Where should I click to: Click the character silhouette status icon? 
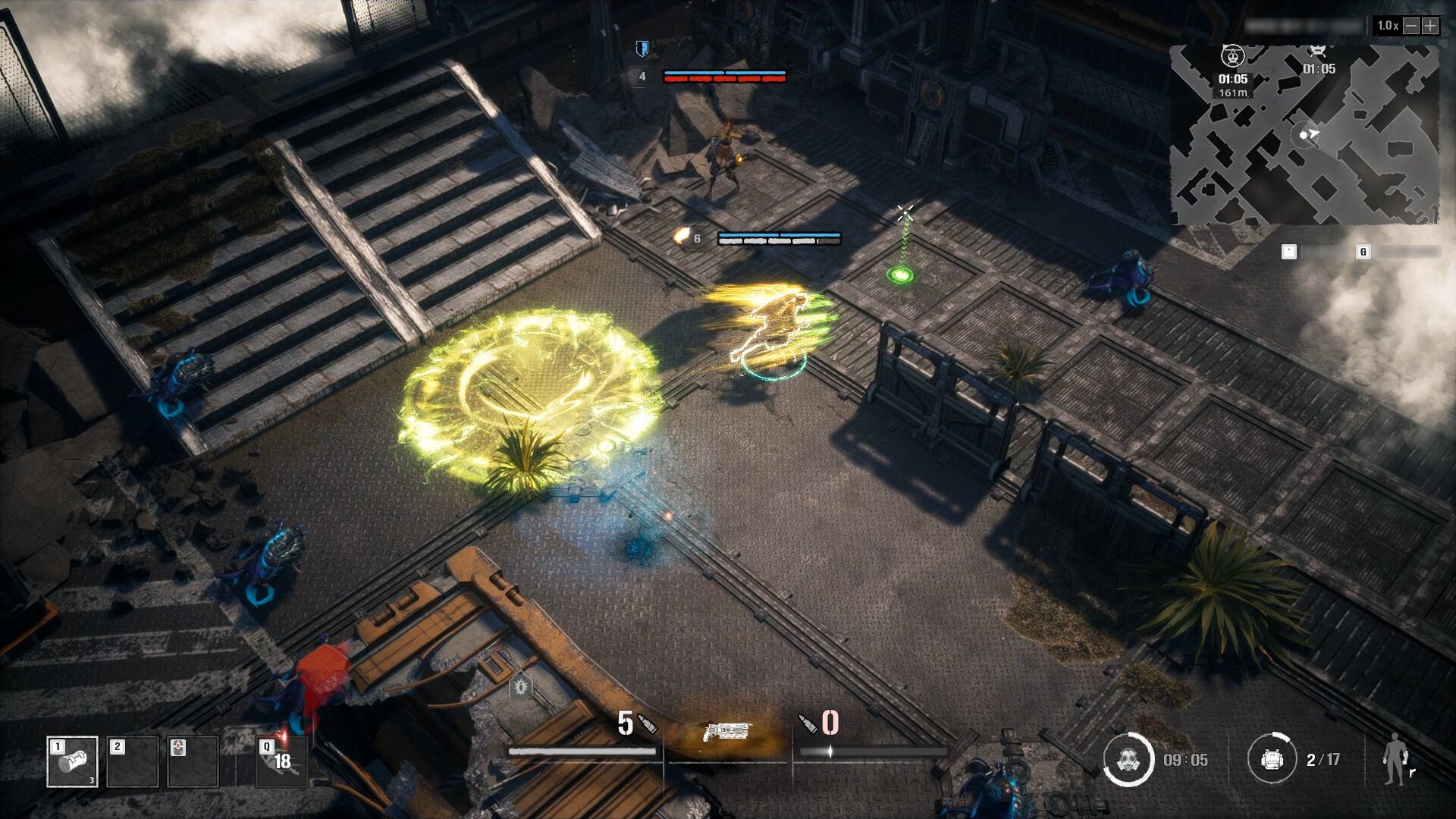click(x=1395, y=758)
